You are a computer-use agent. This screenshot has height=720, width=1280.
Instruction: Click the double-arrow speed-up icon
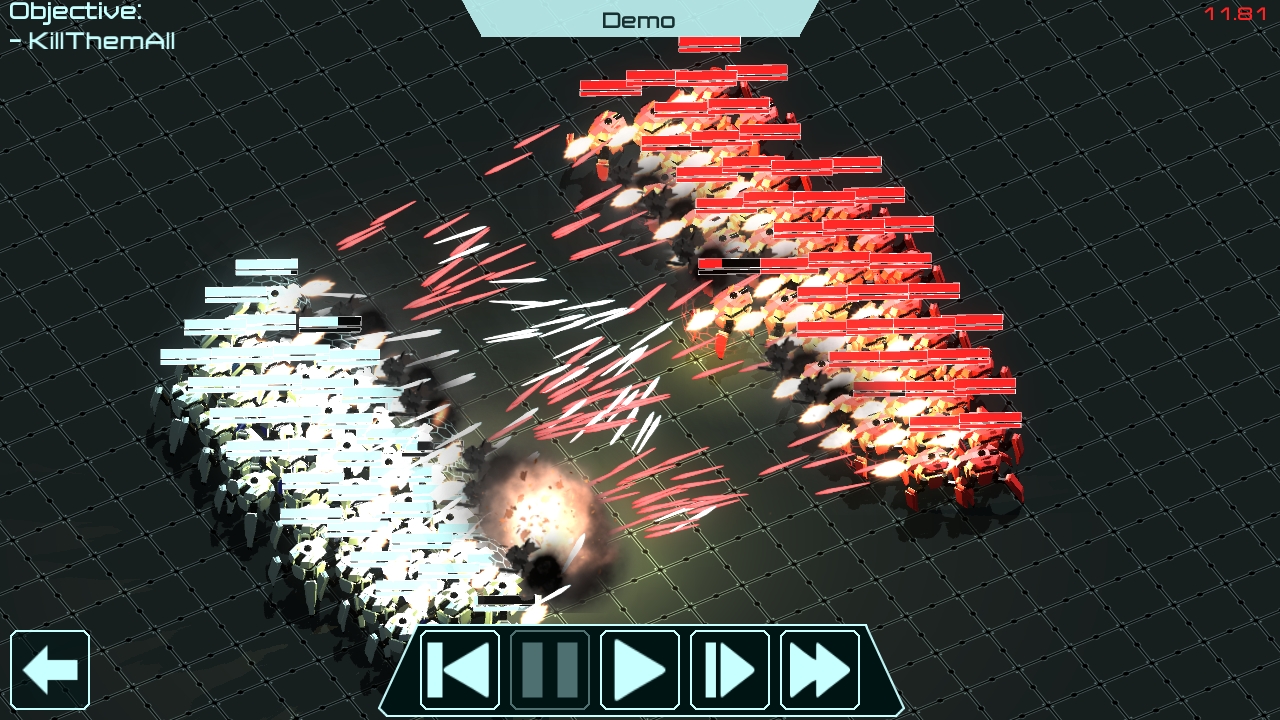[822, 670]
